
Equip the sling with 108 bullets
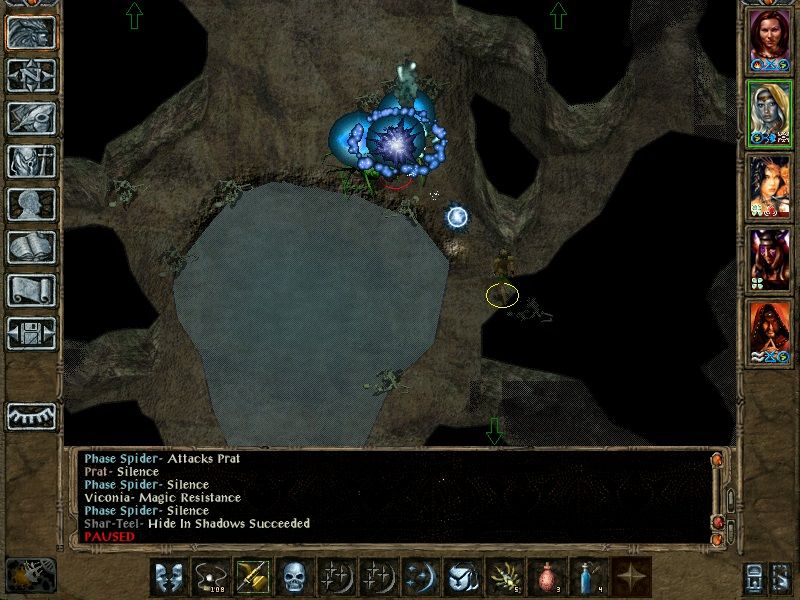pos(210,578)
